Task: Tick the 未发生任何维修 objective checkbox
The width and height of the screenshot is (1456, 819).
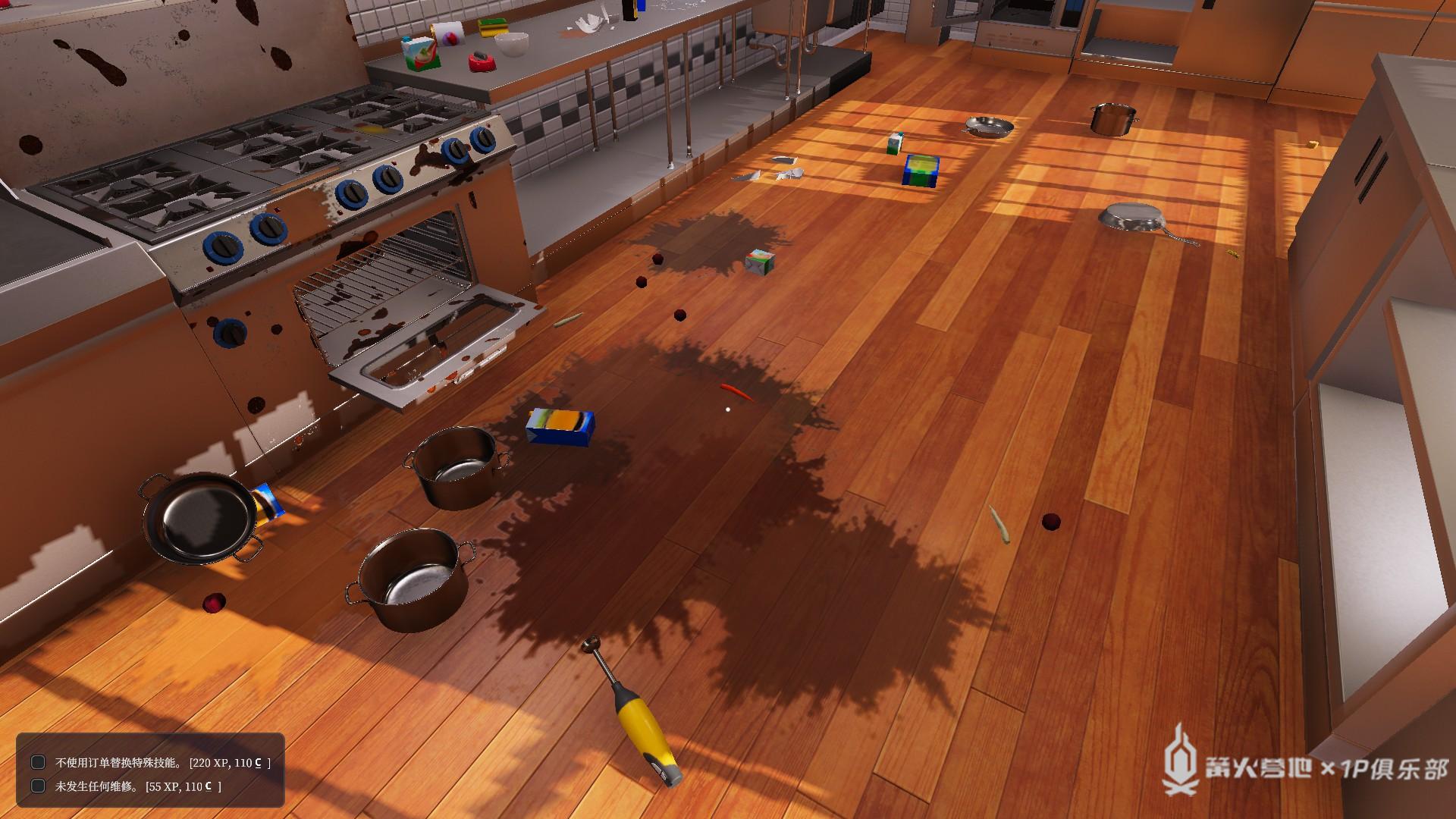Action: click(38, 786)
